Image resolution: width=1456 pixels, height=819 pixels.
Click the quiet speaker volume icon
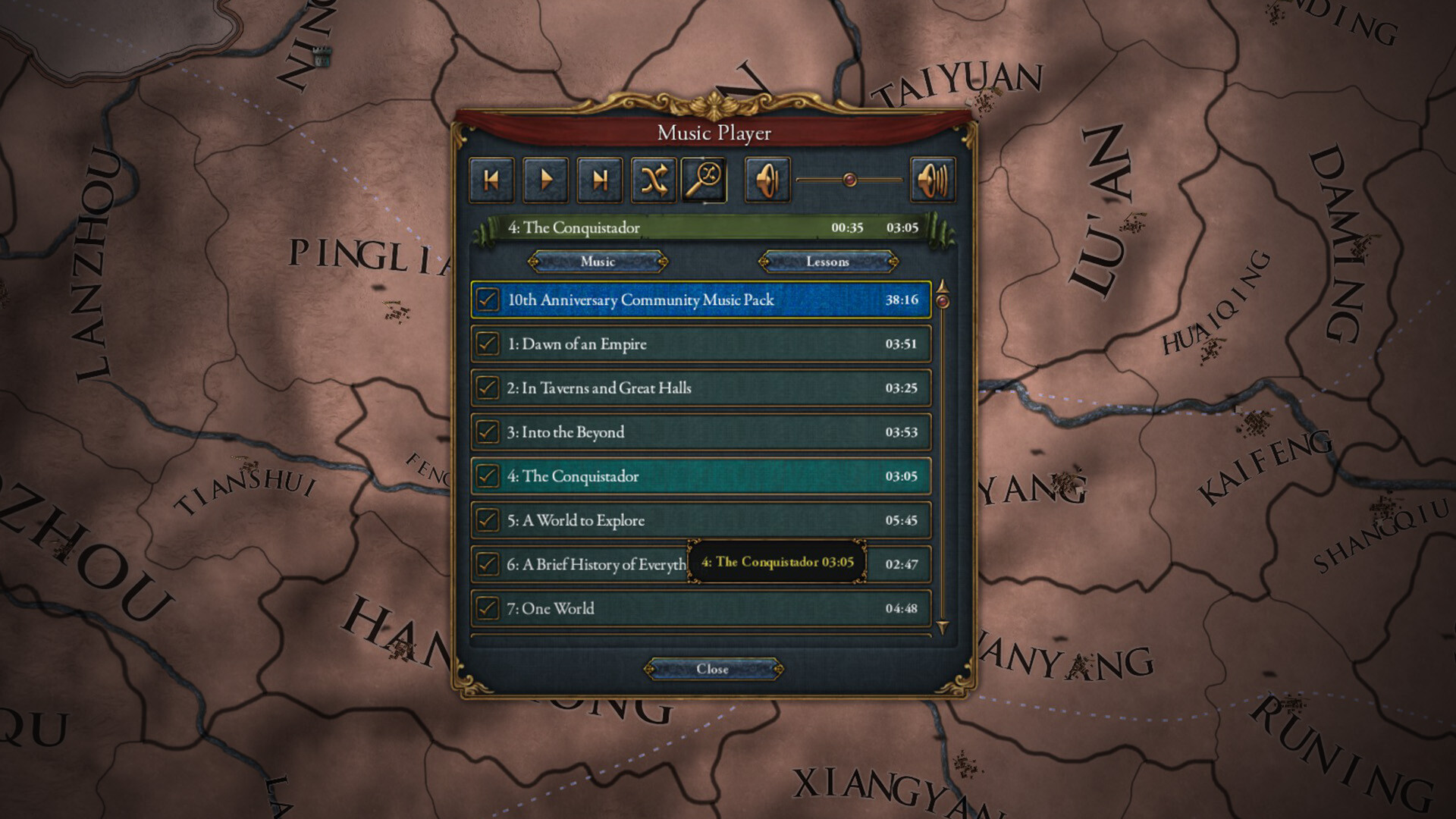(x=768, y=180)
